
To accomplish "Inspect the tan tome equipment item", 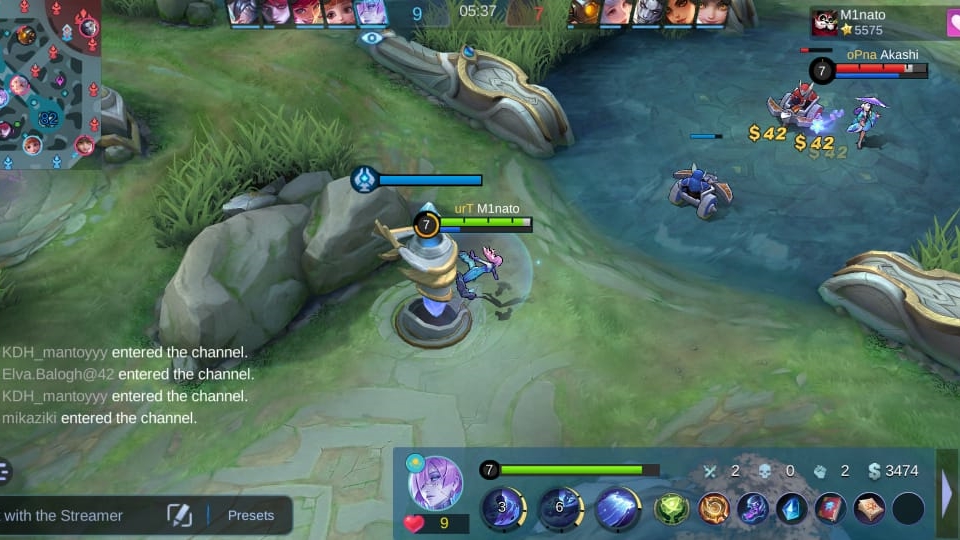I will [x=869, y=508].
